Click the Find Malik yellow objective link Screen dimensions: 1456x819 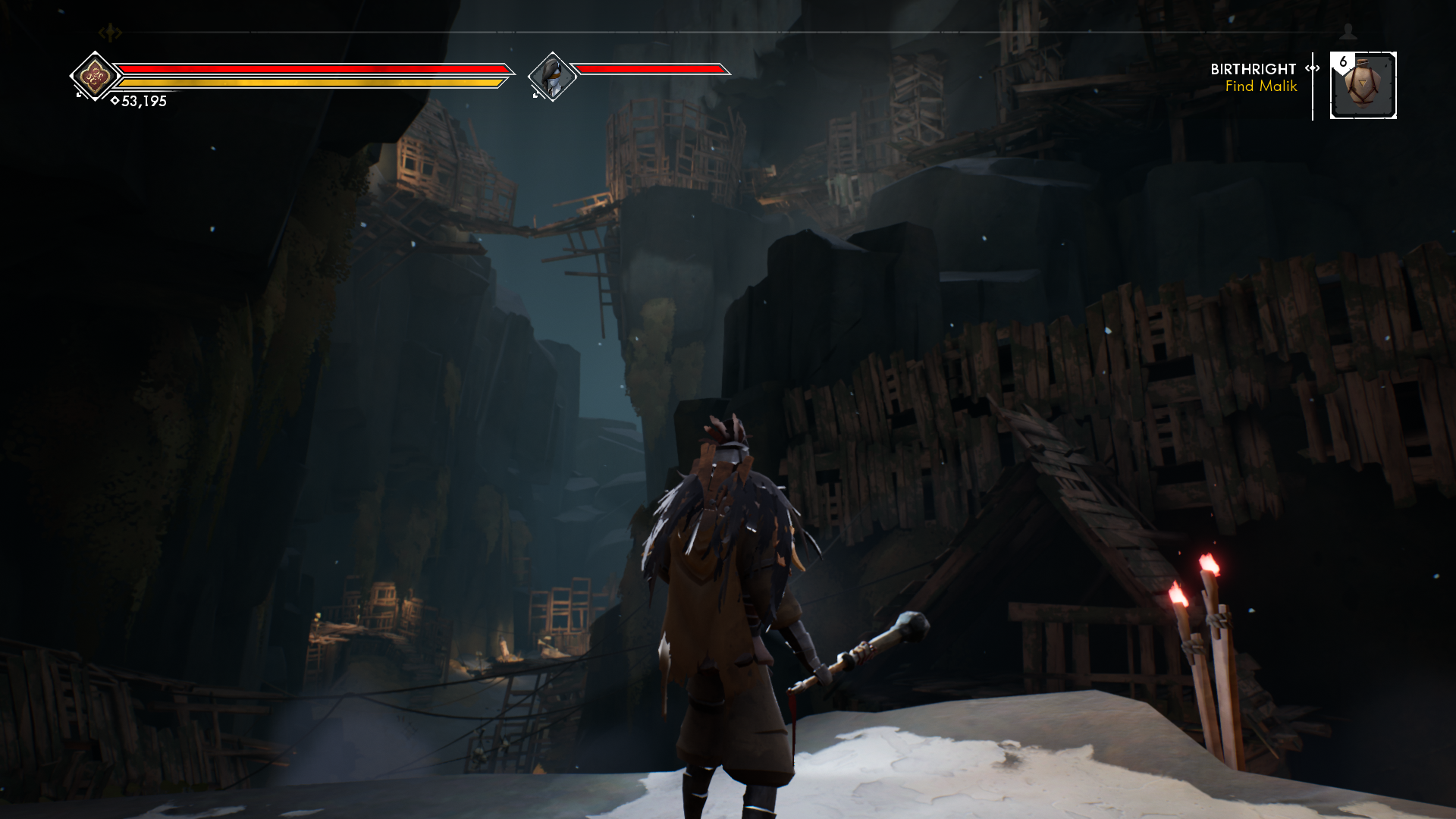tap(1260, 86)
